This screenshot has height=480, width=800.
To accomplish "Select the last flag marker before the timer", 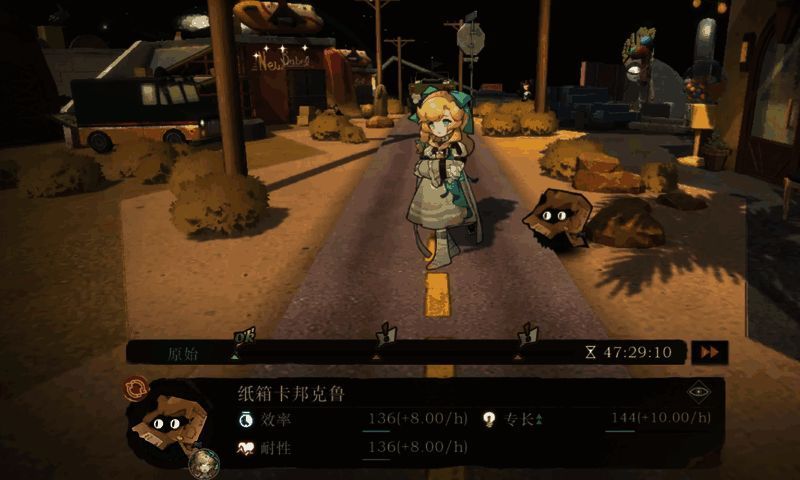I will (x=523, y=336).
